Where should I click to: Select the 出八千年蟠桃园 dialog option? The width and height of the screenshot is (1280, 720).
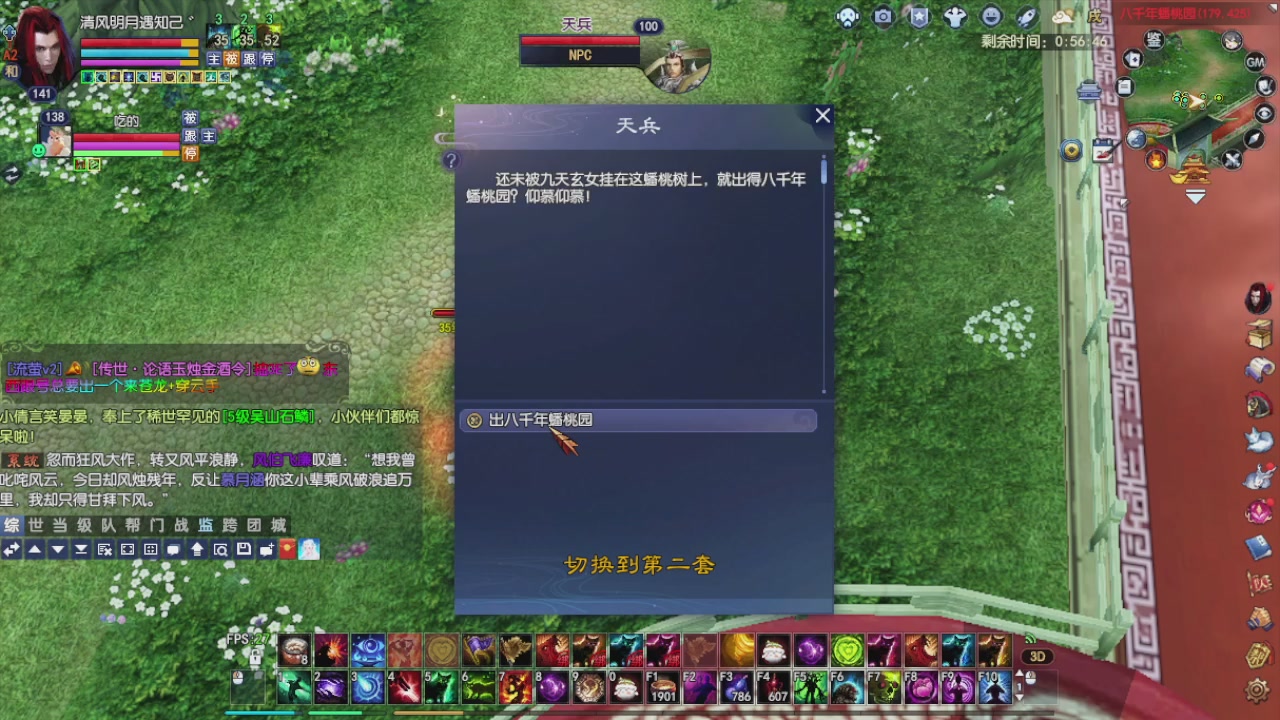(x=540, y=420)
